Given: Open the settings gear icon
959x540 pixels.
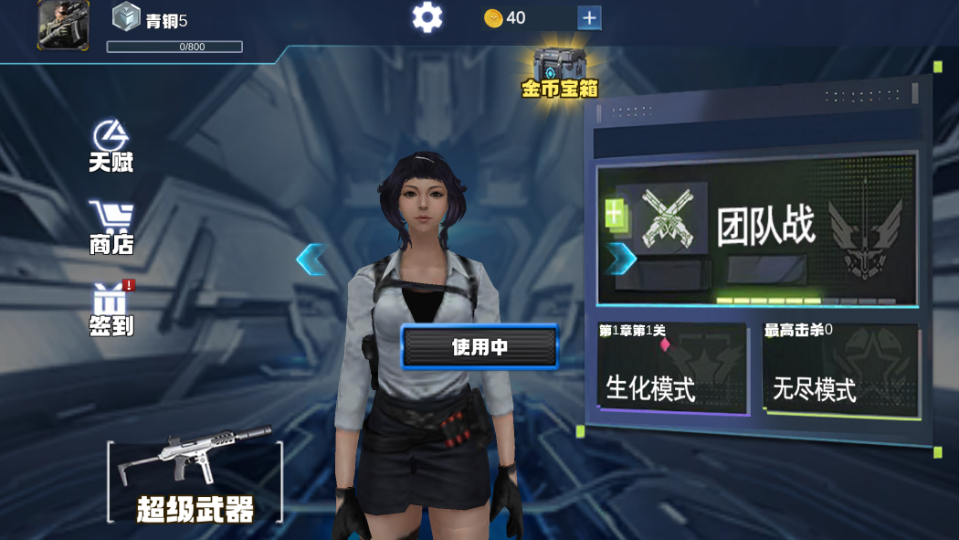Looking at the screenshot, I should [x=427, y=17].
